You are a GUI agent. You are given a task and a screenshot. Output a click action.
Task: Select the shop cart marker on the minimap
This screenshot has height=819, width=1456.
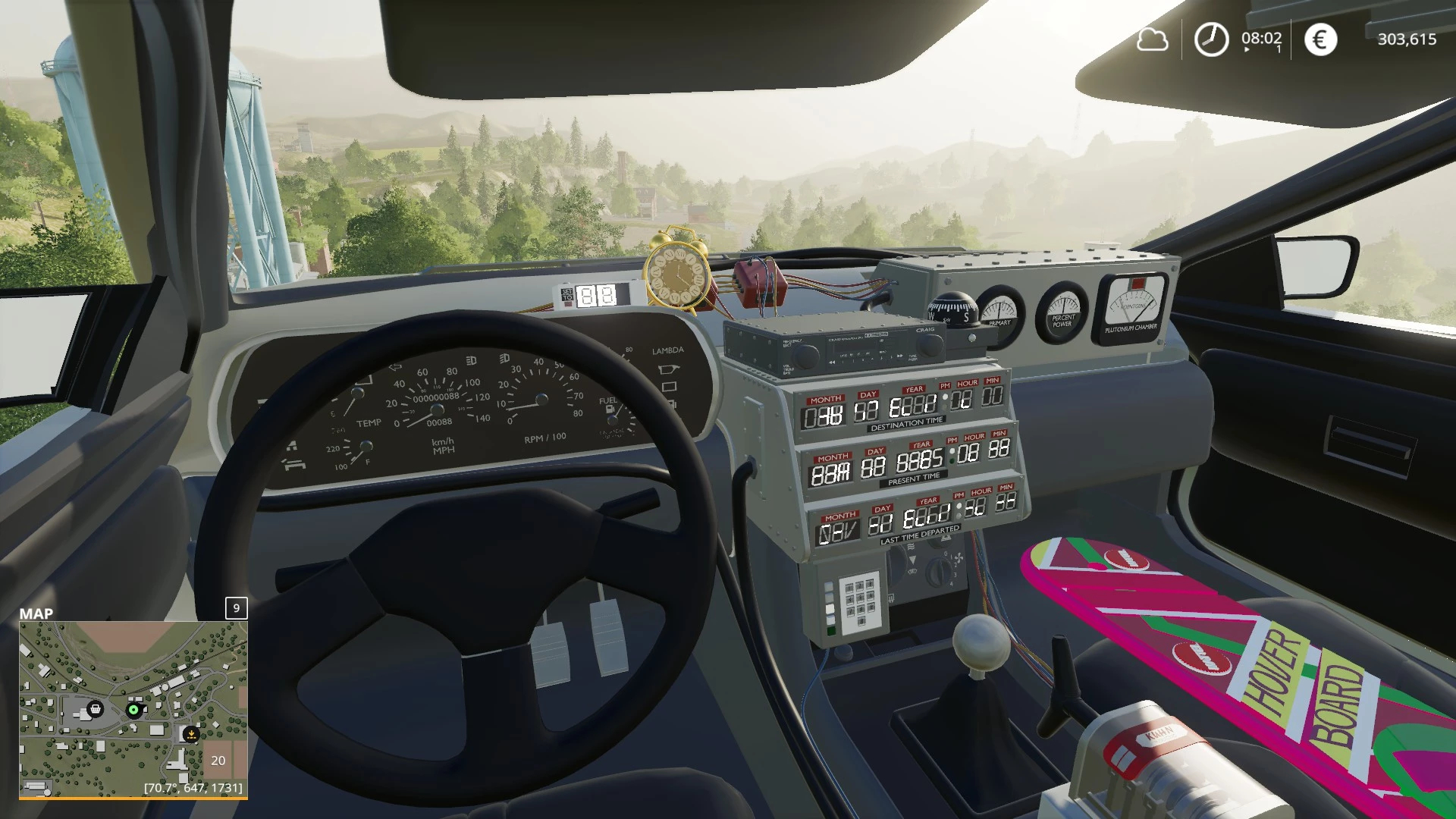[96, 709]
